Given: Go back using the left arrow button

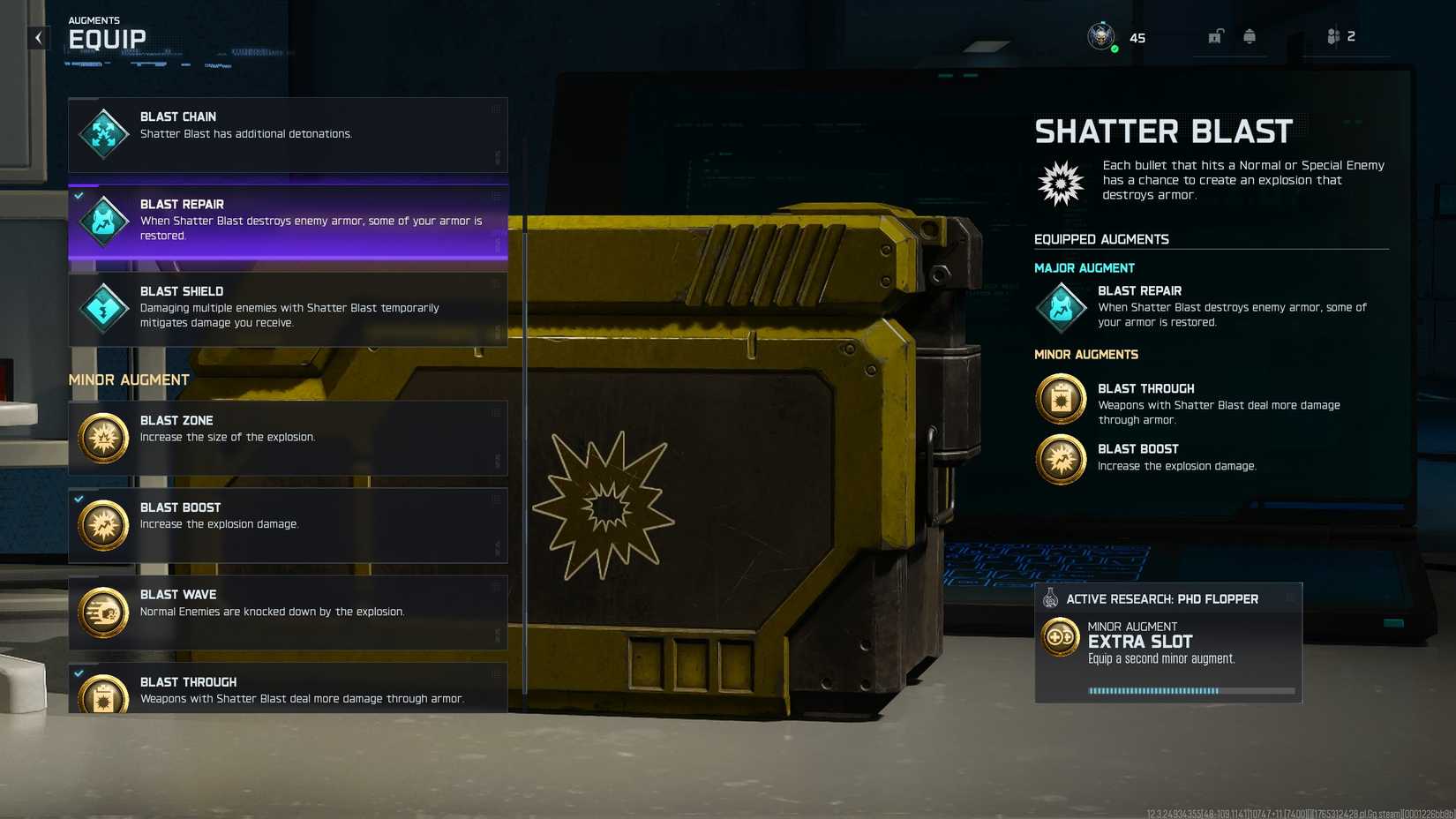Looking at the screenshot, I should coord(36,37).
